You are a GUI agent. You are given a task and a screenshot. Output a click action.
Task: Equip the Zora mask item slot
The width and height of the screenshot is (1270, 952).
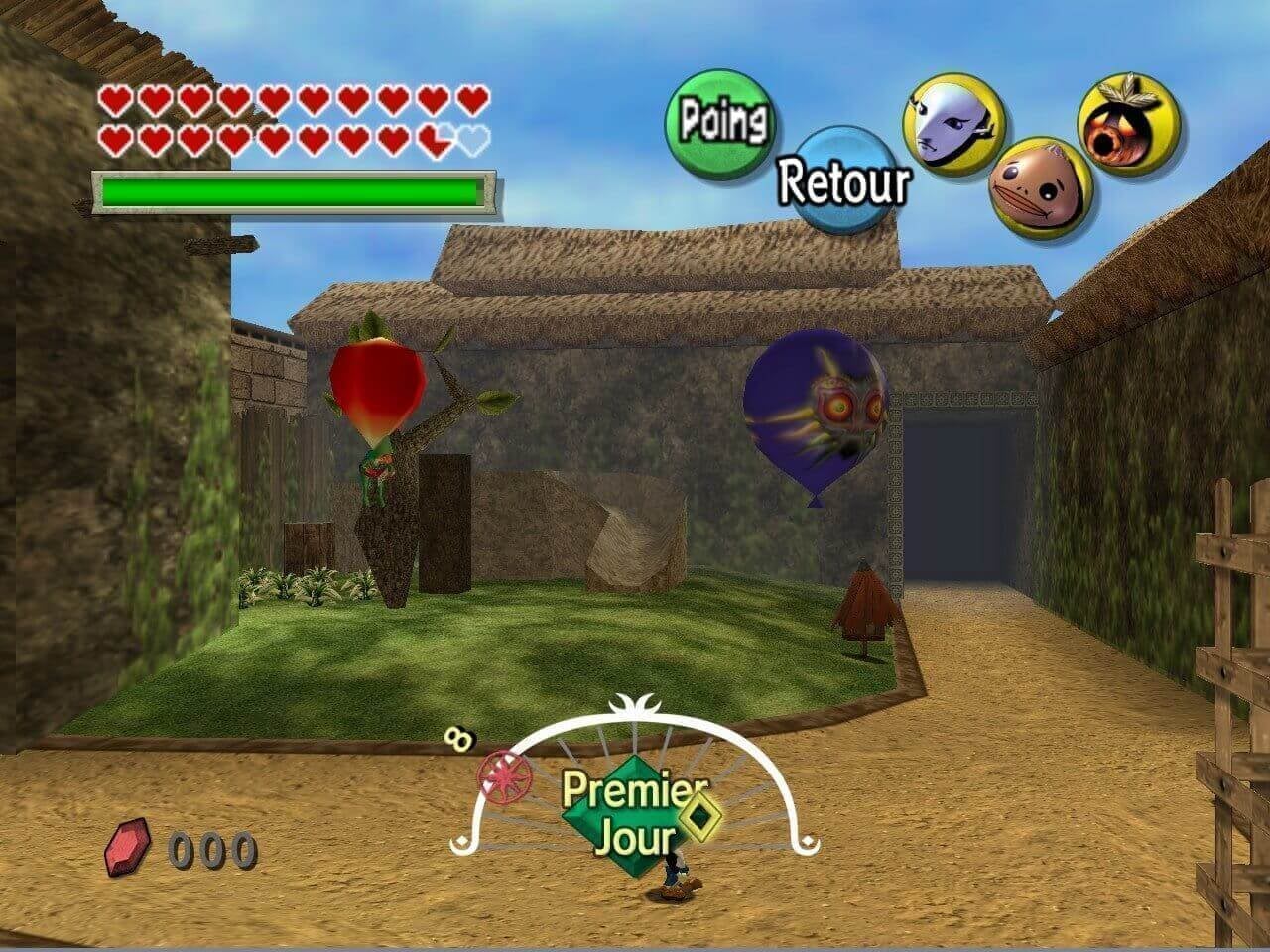point(952,126)
